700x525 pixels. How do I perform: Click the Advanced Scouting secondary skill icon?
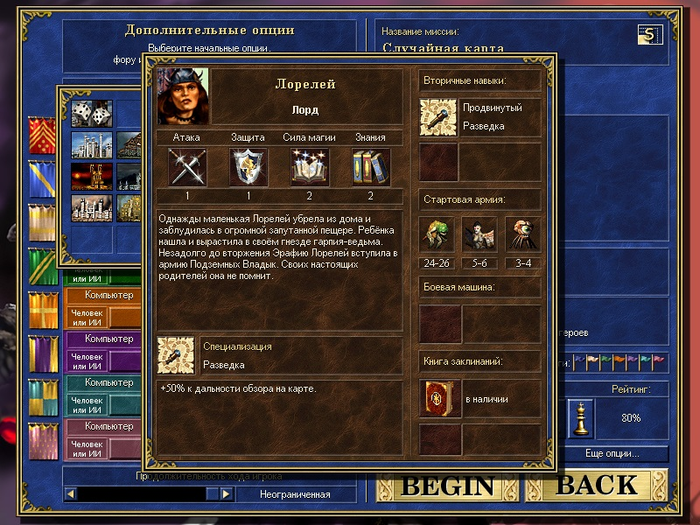click(x=438, y=117)
